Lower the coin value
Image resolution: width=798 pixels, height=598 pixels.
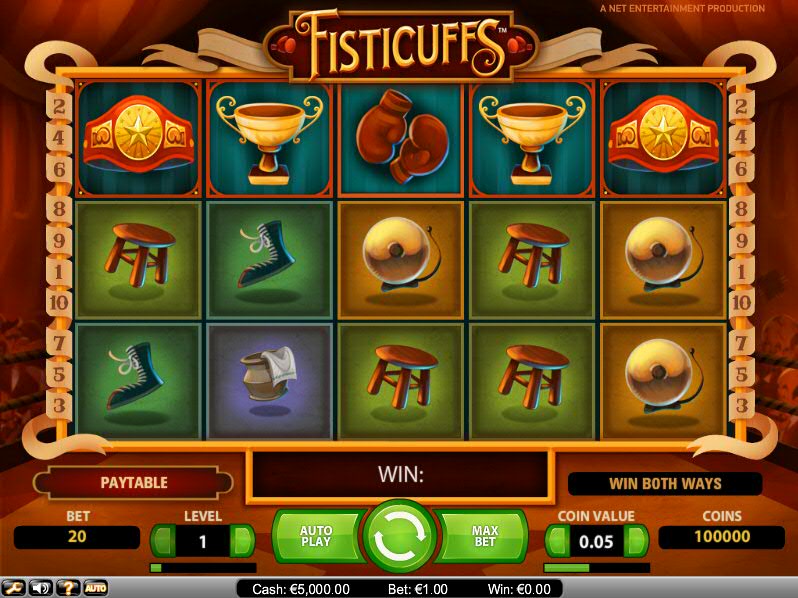(557, 541)
